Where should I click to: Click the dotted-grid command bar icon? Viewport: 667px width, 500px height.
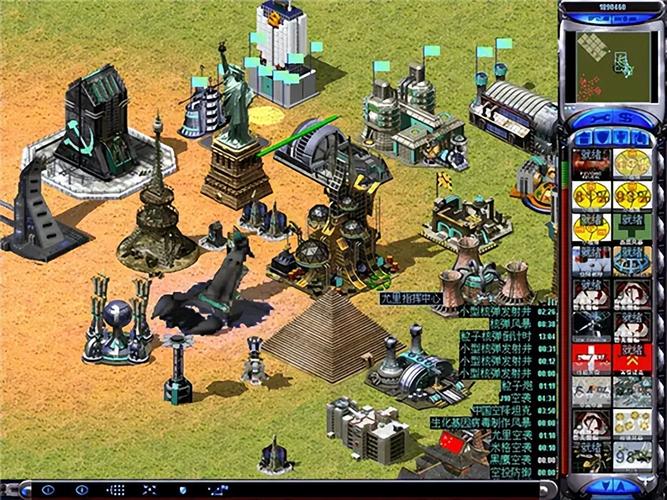click(x=116, y=490)
